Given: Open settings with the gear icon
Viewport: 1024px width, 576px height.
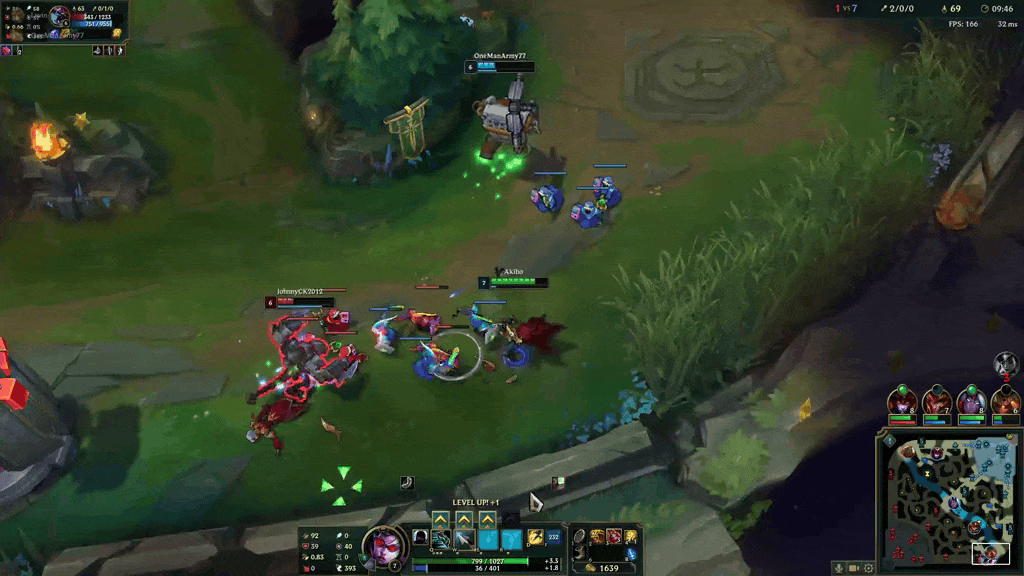Looking at the screenshot, I should pos(868,567).
